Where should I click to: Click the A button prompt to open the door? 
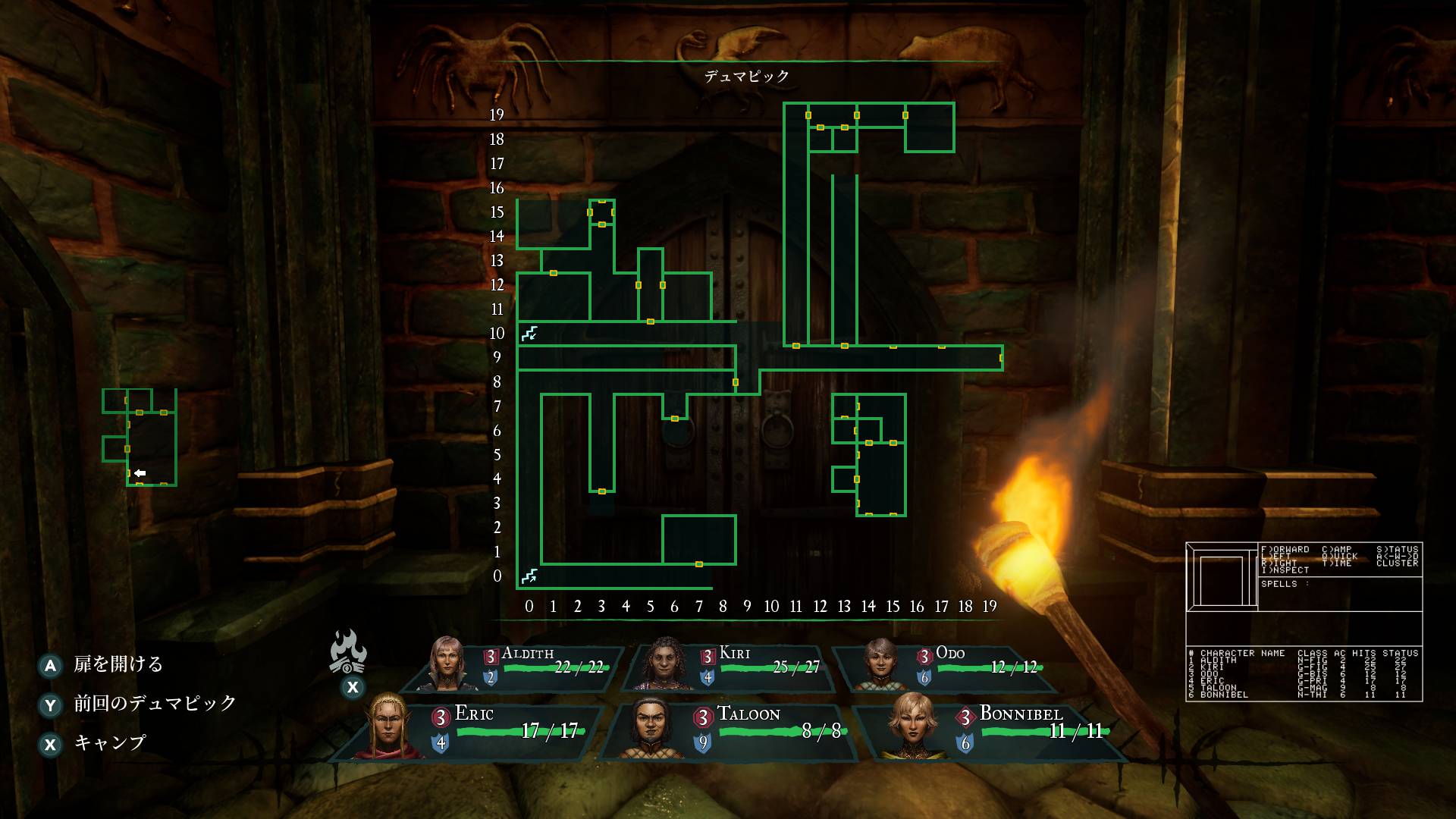[x=51, y=665]
